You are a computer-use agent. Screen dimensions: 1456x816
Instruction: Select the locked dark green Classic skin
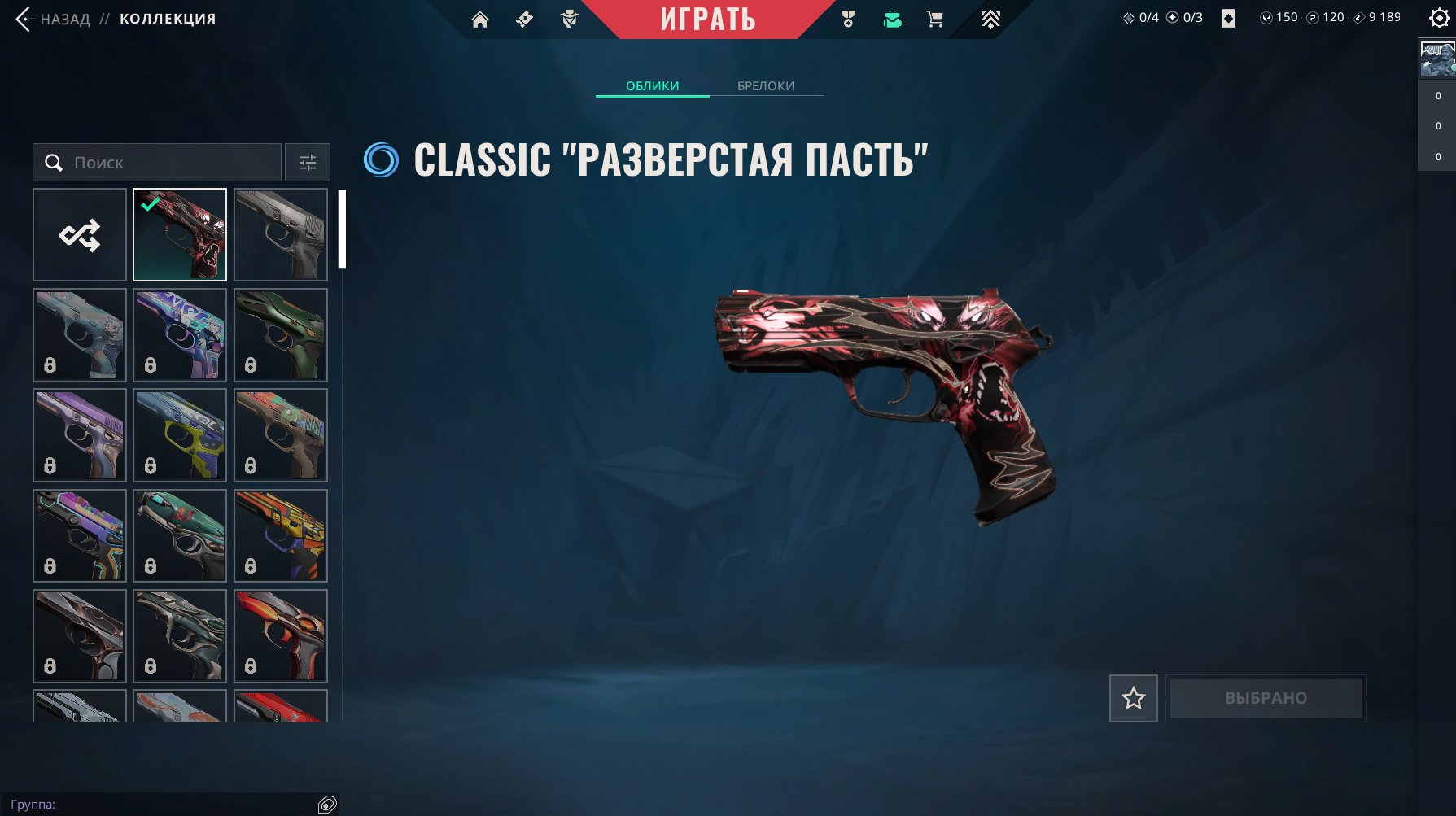[281, 335]
